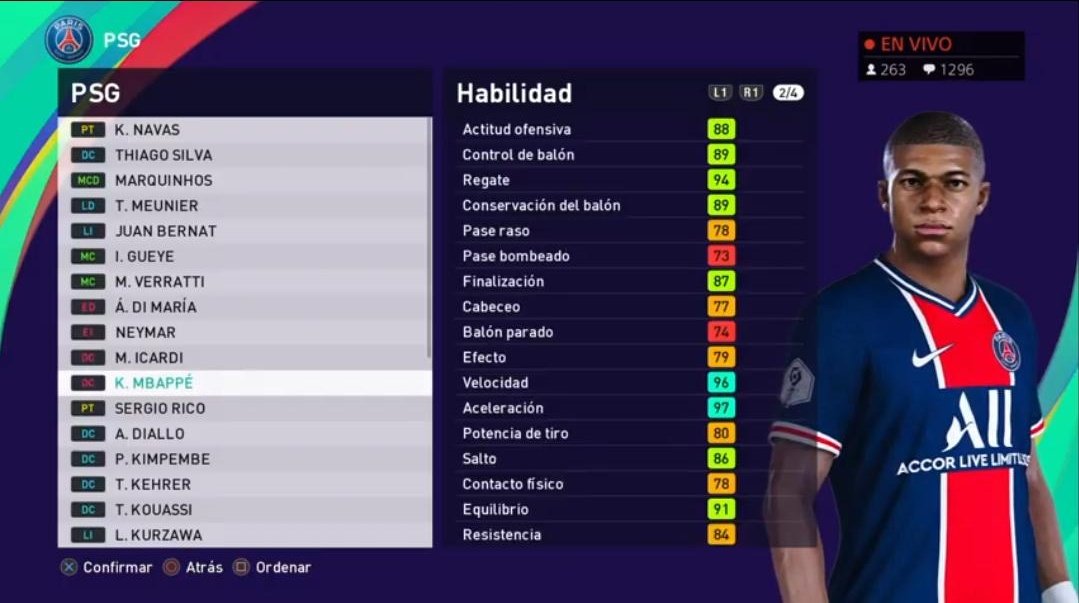Open the PSG club crest icon
This screenshot has height=603, width=1079.
coord(68,40)
